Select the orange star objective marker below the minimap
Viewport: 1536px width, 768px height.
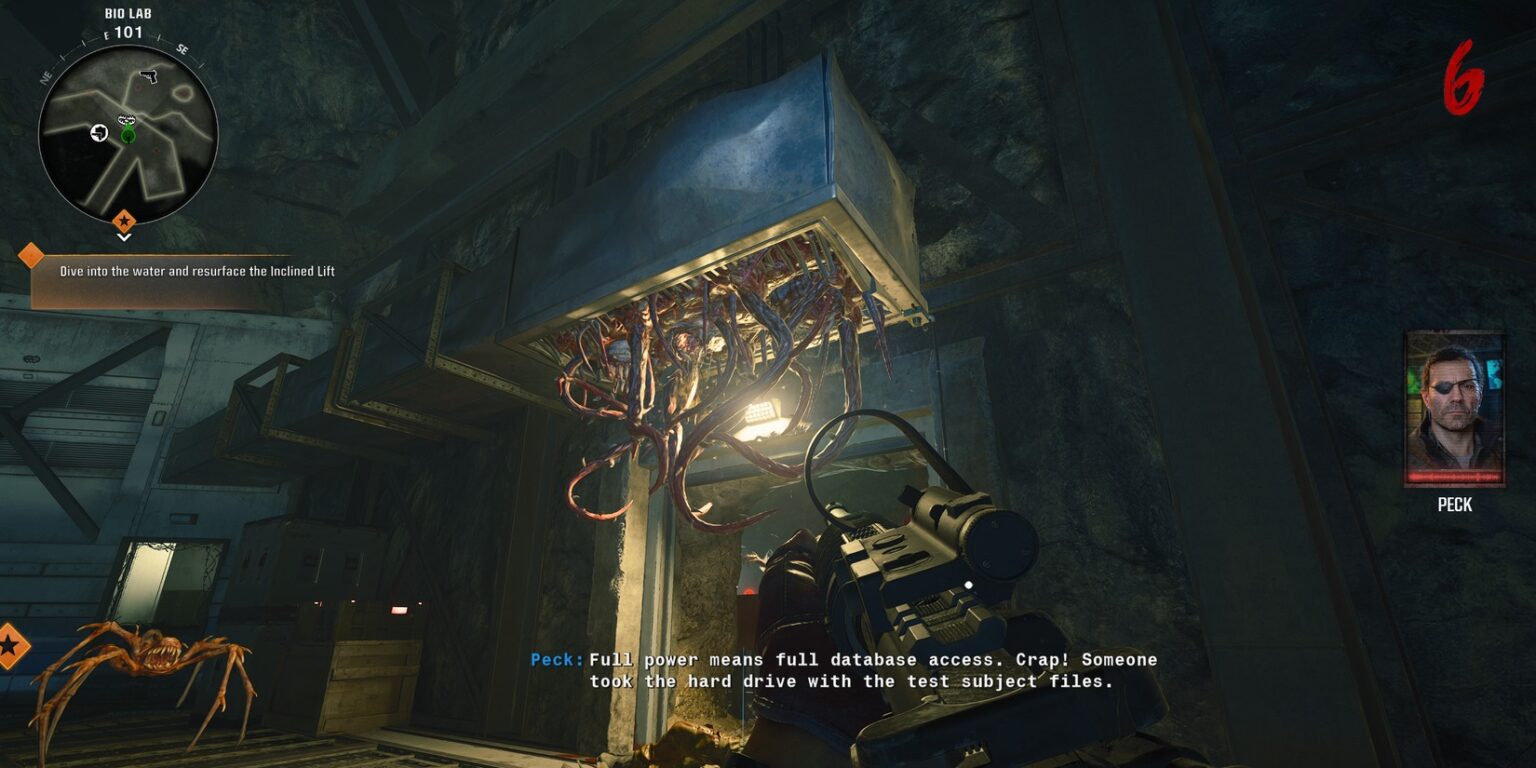click(x=124, y=220)
